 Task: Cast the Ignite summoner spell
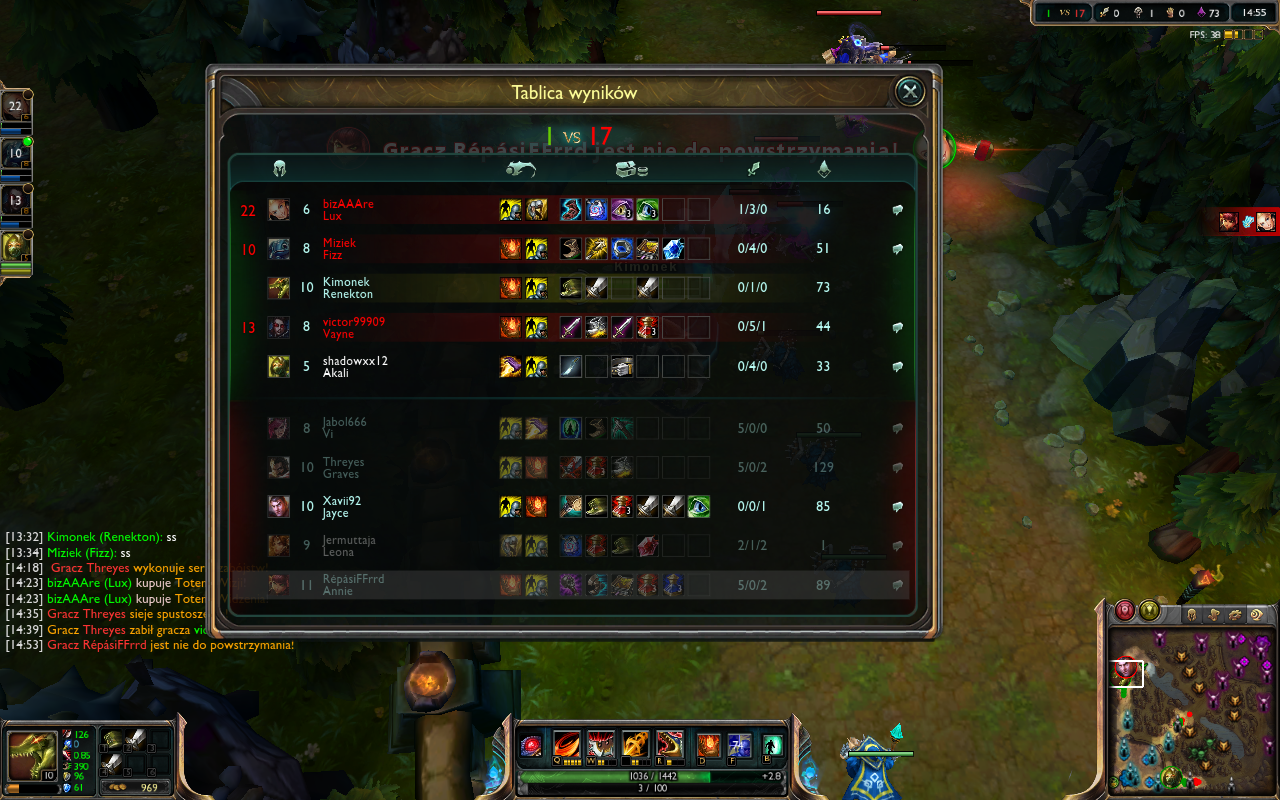(x=708, y=746)
